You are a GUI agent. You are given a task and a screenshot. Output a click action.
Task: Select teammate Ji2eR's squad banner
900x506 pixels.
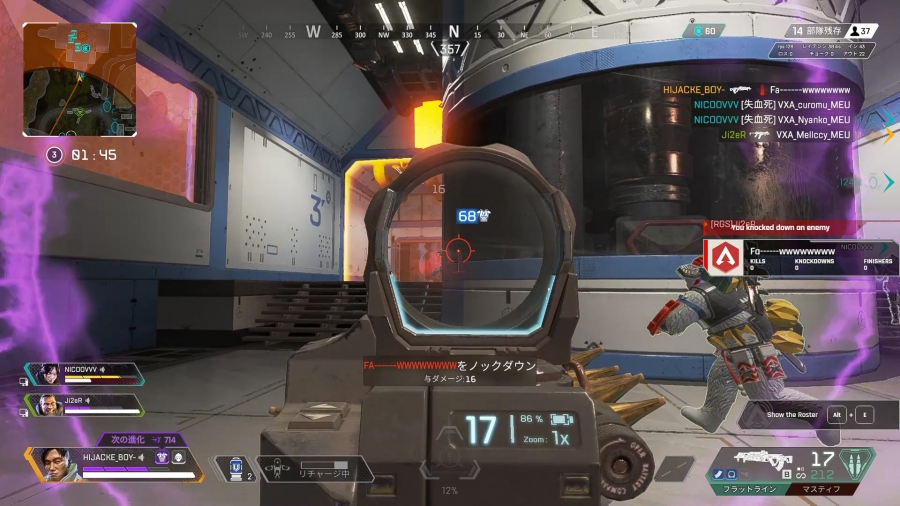(84, 404)
